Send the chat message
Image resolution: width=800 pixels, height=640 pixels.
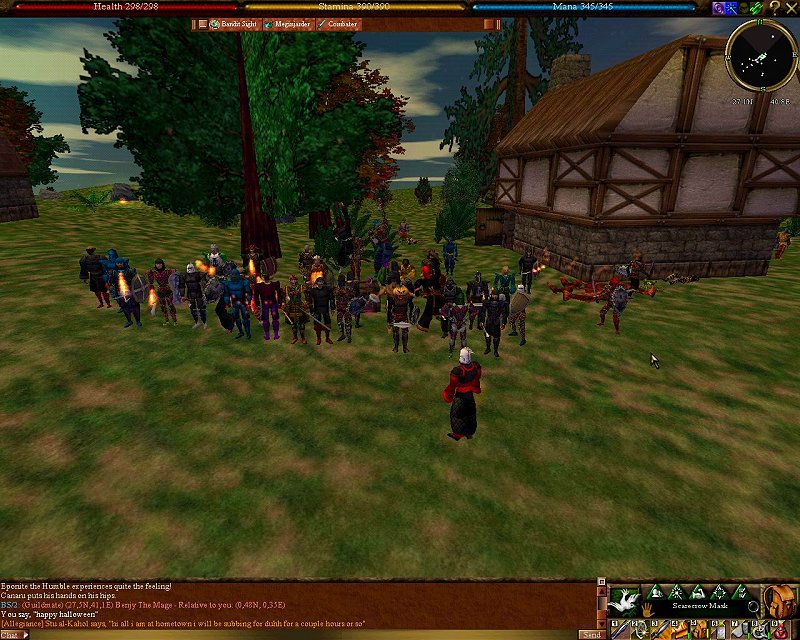[x=592, y=634]
